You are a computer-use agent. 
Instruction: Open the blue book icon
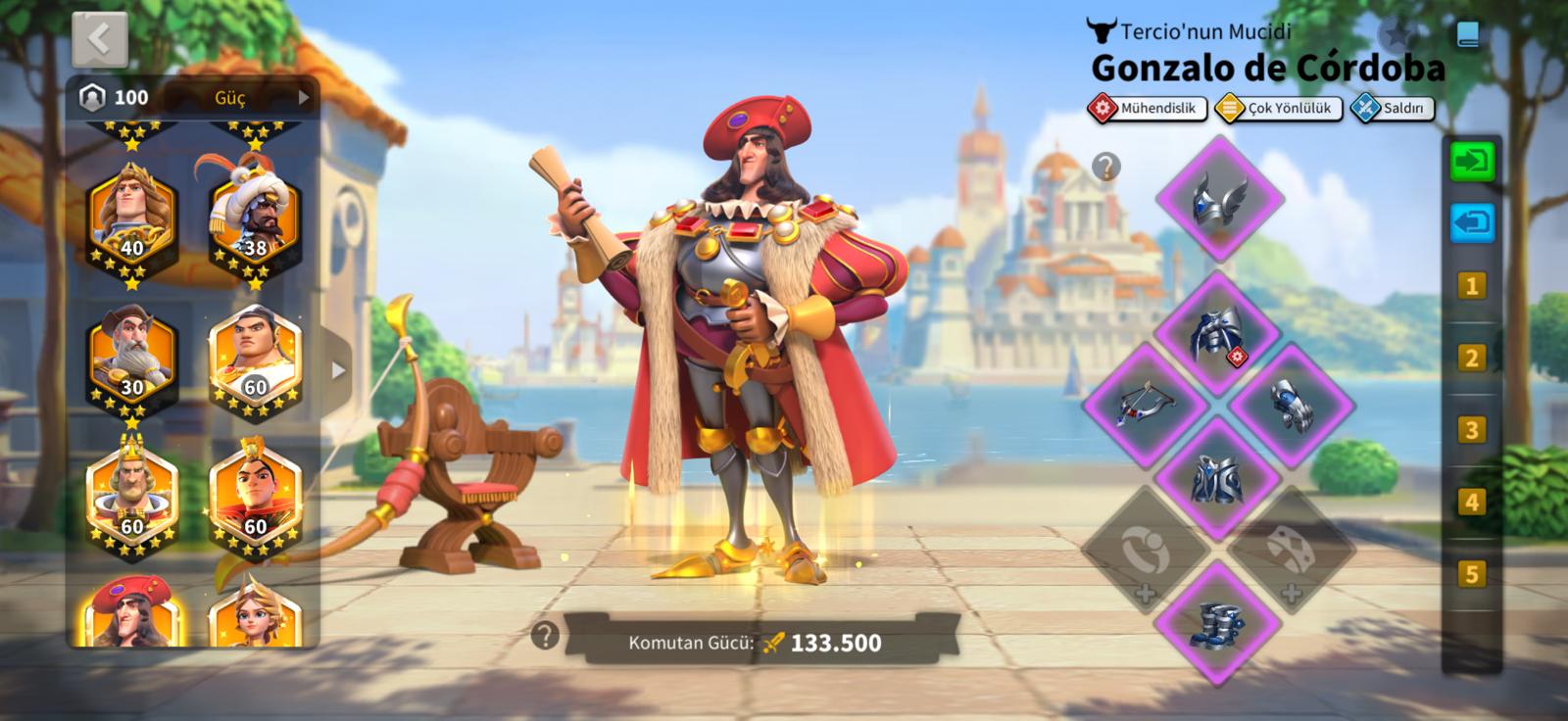pos(1467,35)
